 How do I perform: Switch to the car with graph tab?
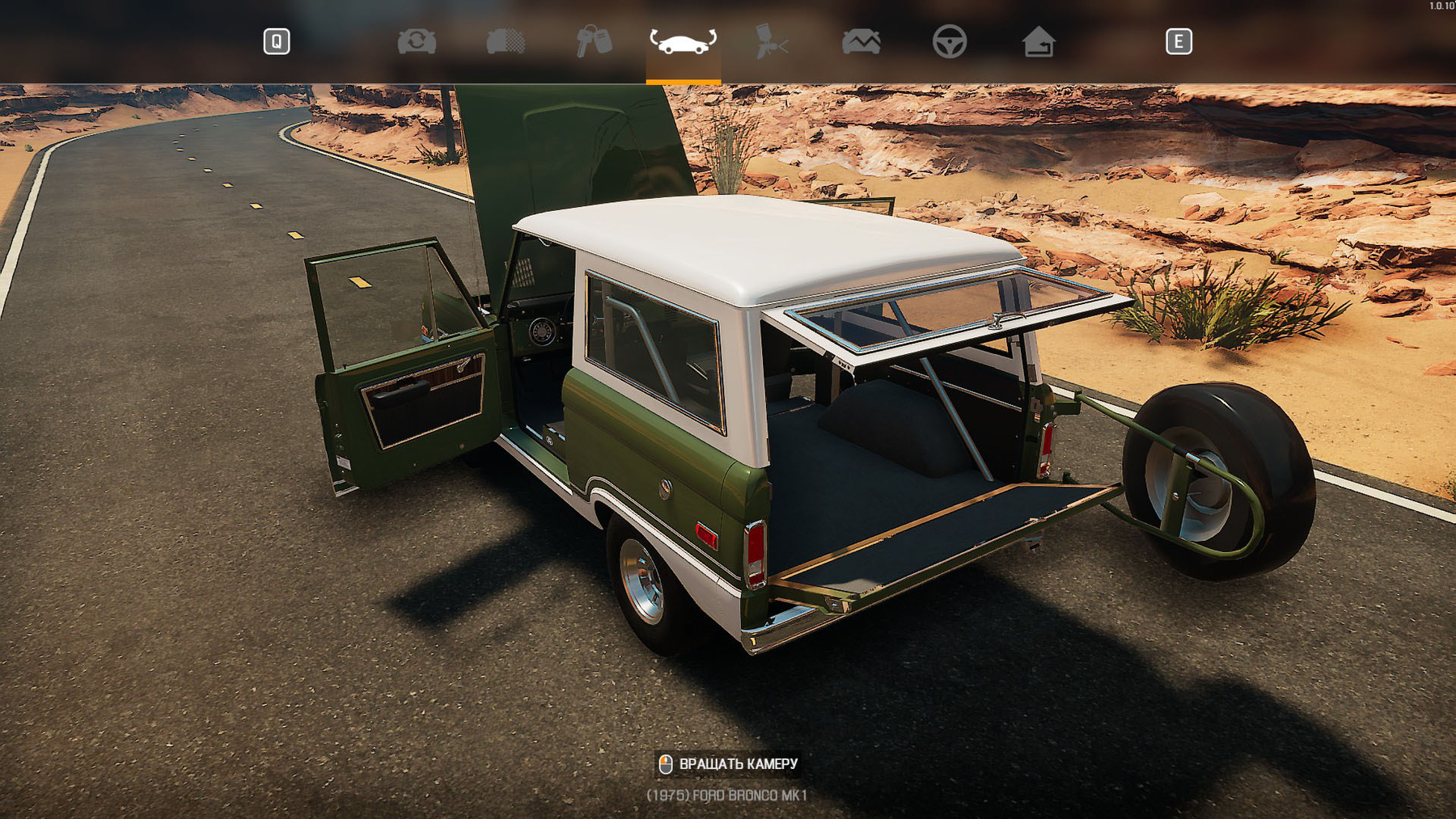pos(861,41)
